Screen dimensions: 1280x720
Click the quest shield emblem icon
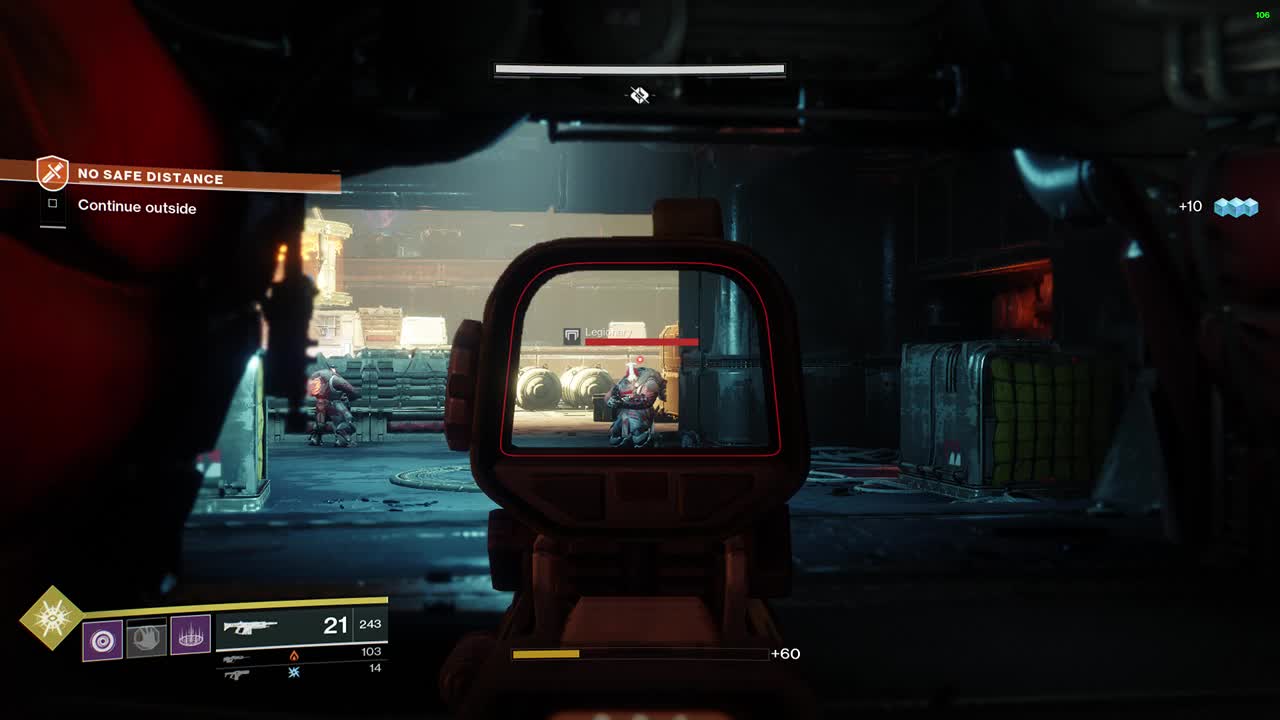point(52,173)
